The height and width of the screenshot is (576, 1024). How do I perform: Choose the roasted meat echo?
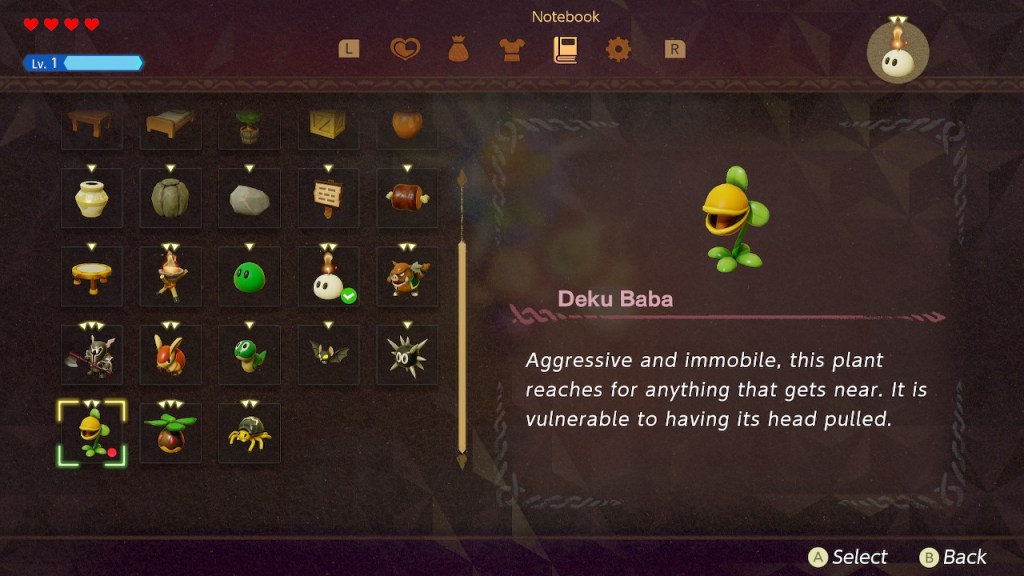407,198
